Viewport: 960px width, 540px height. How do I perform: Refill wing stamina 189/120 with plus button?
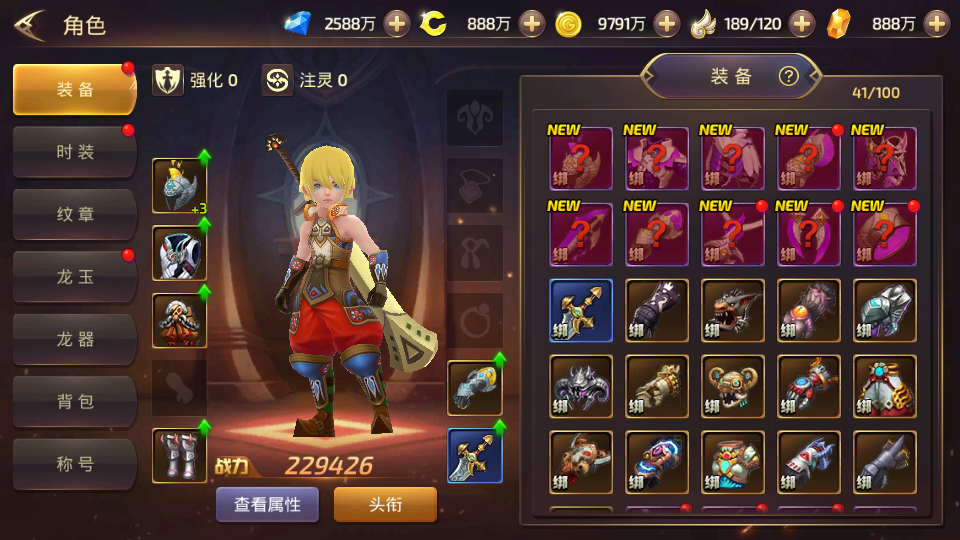click(801, 23)
